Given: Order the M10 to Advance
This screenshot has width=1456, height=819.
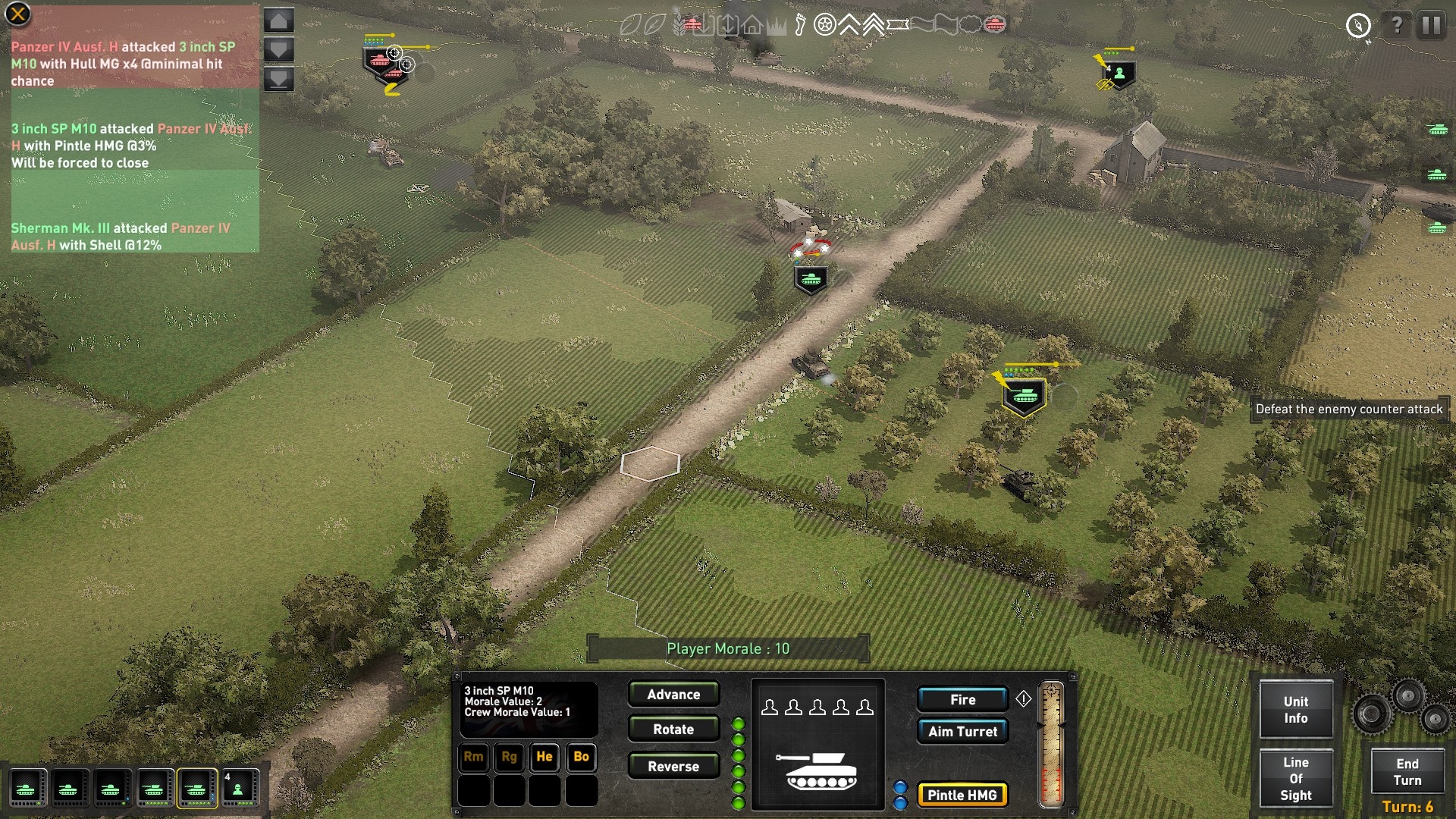Looking at the screenshot, I should (x=673, y=695).
